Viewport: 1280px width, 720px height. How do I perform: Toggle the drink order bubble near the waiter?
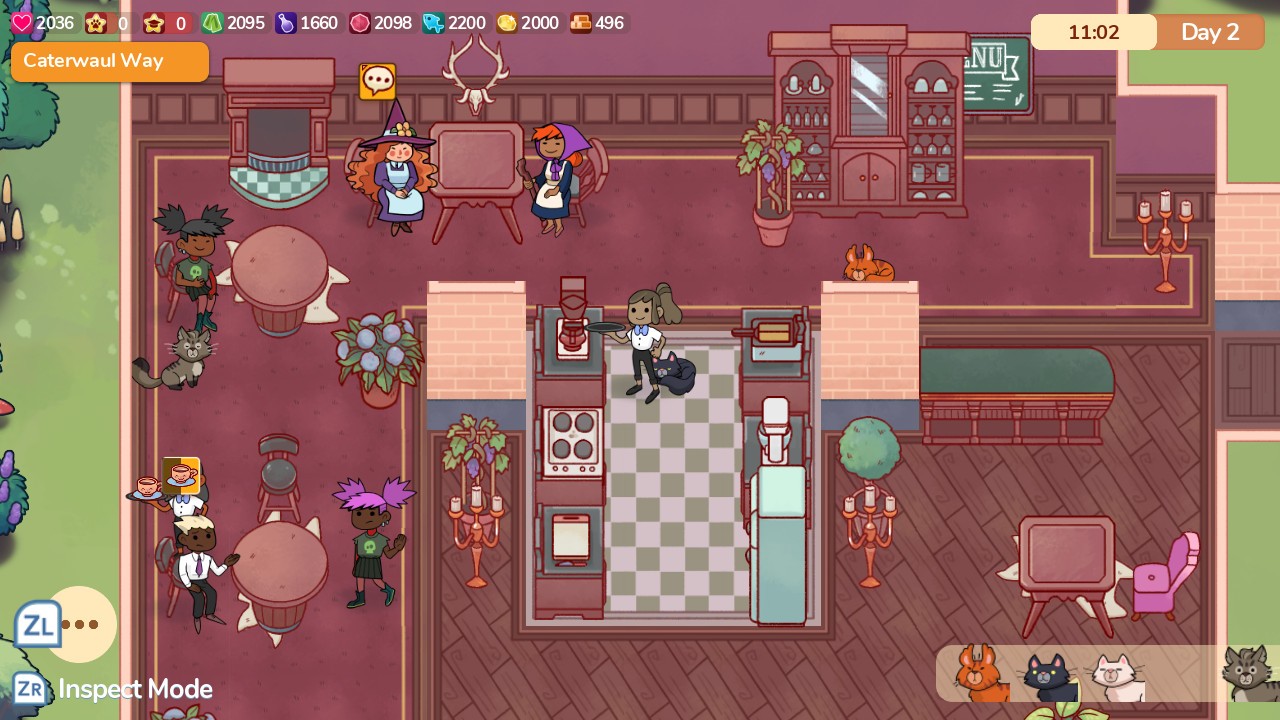[180, 475]
